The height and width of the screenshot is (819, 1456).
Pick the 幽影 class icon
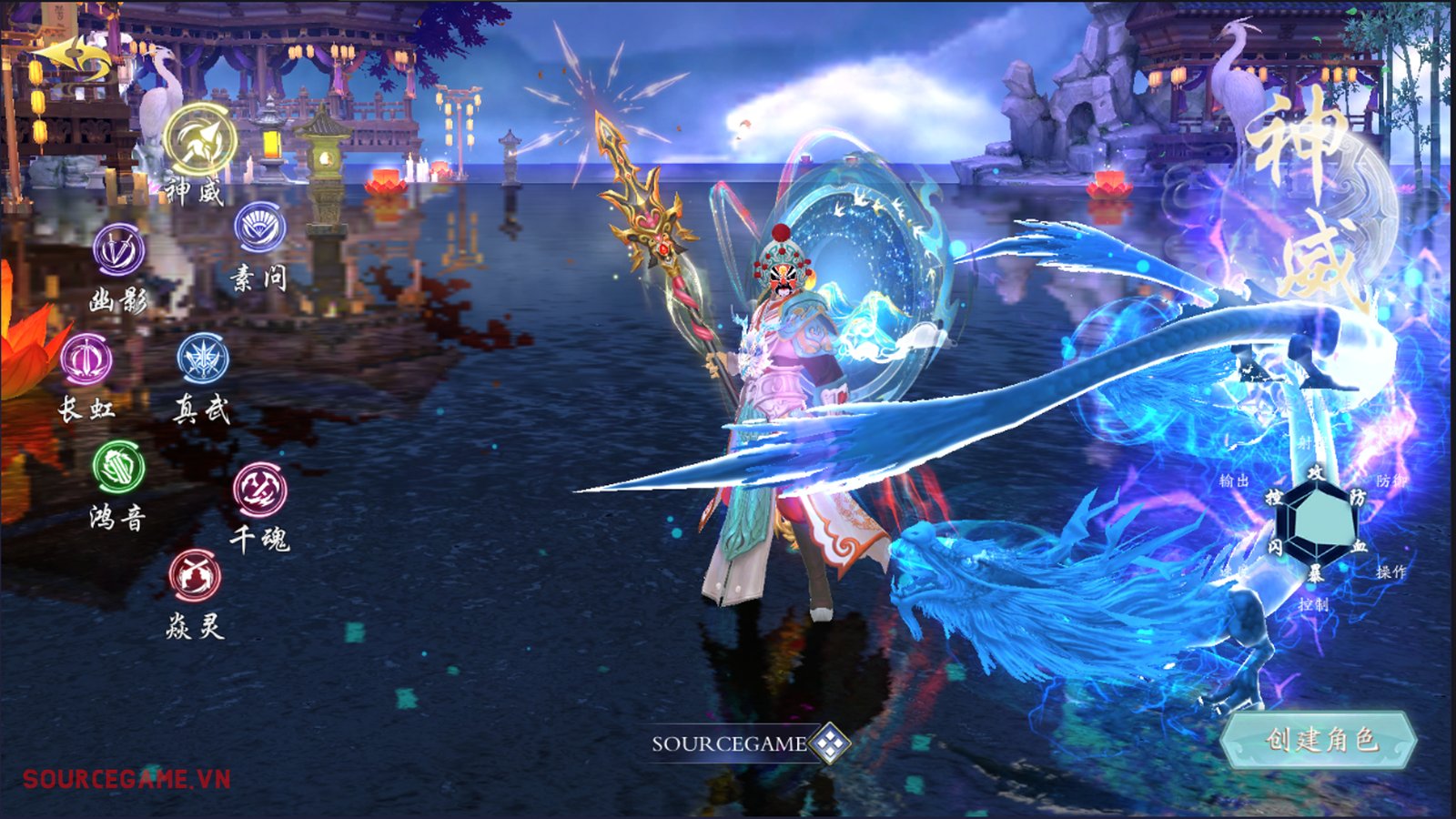pos(119,249)
